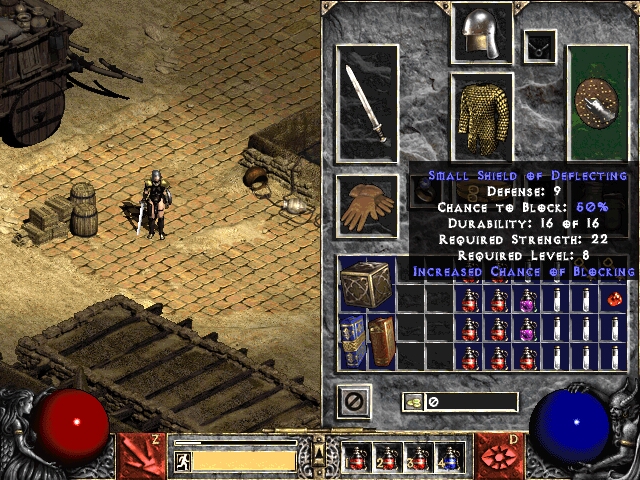
Task: Select the ring in the left ring slot
Action: pyautogui.click(x=424, y=190)
